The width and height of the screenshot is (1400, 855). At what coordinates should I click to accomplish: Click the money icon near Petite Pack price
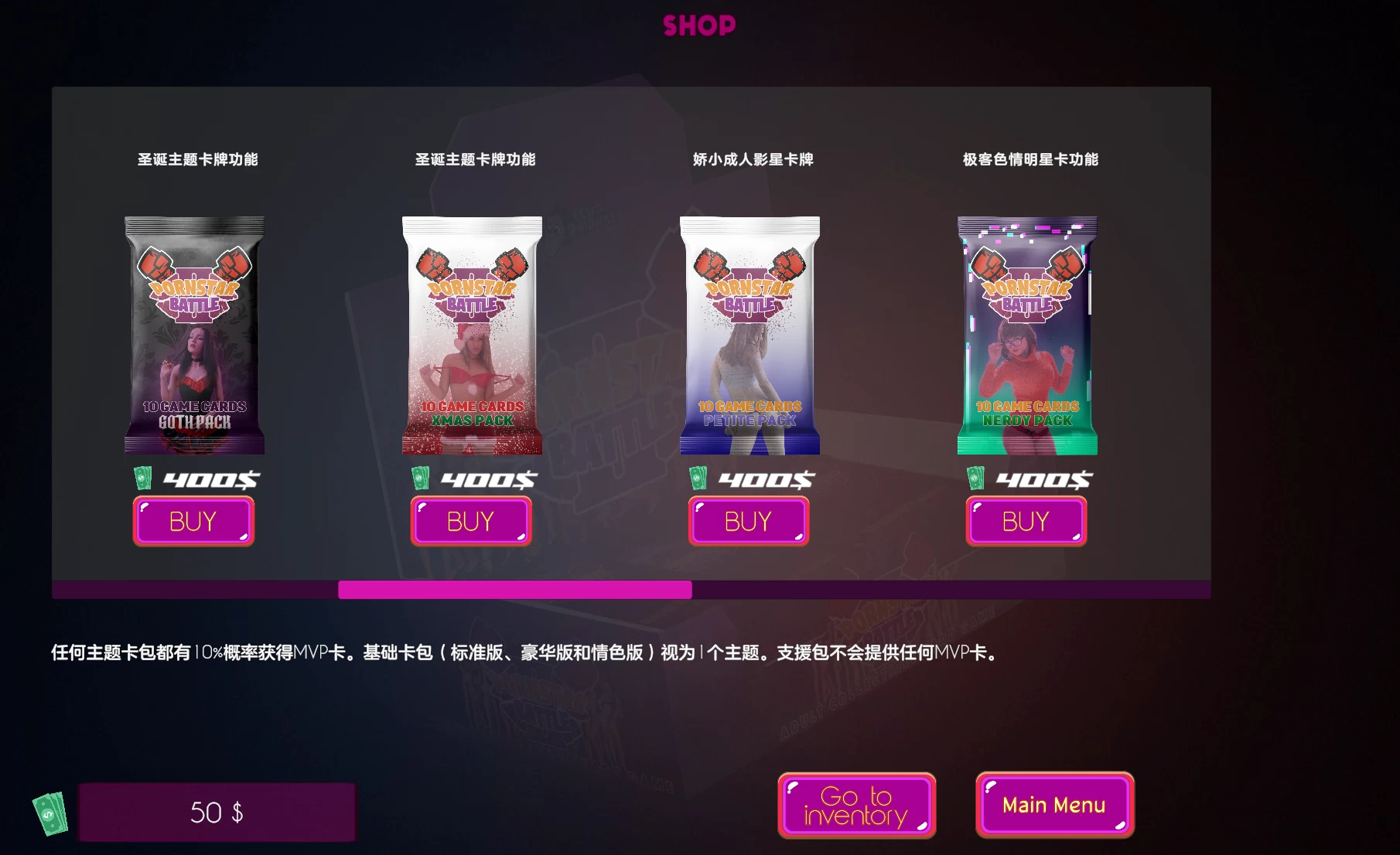tap(698, 479)
